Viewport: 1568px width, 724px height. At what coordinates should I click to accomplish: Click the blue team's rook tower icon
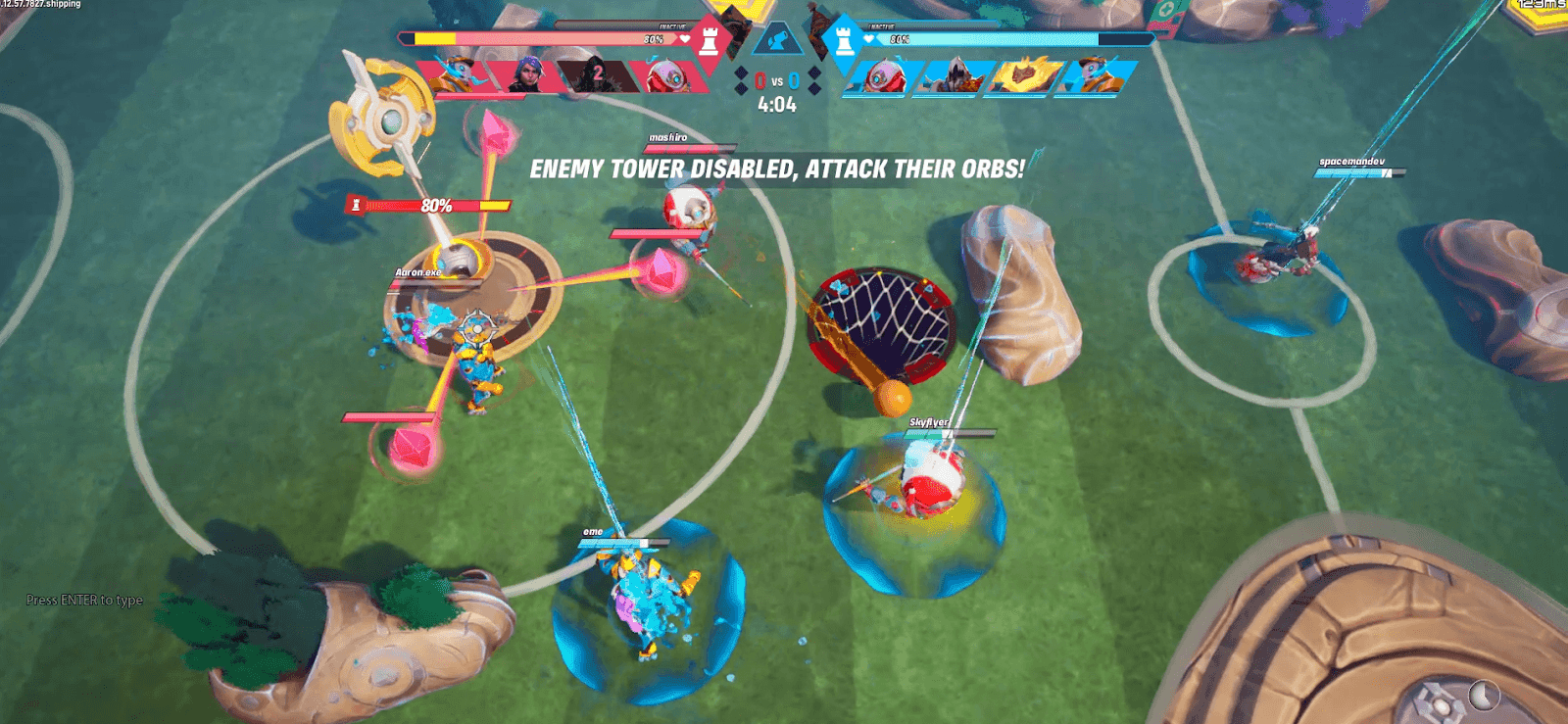point(845,41)
